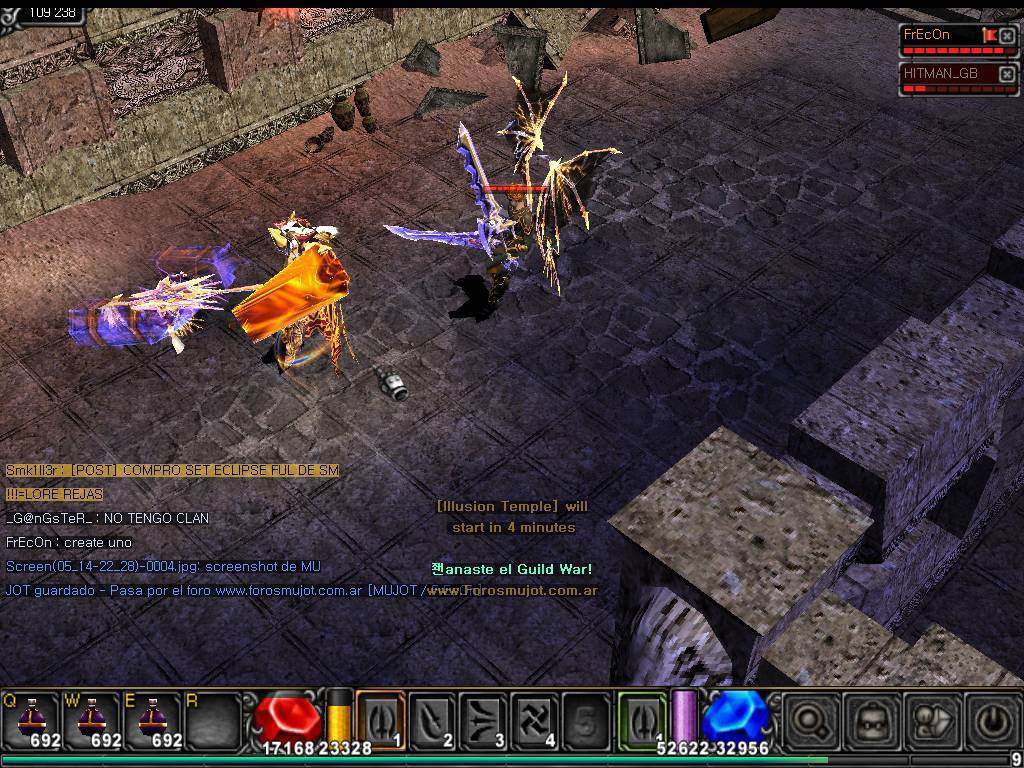
Task: Open the green-framed current skill selector
Action: (642, 719)
